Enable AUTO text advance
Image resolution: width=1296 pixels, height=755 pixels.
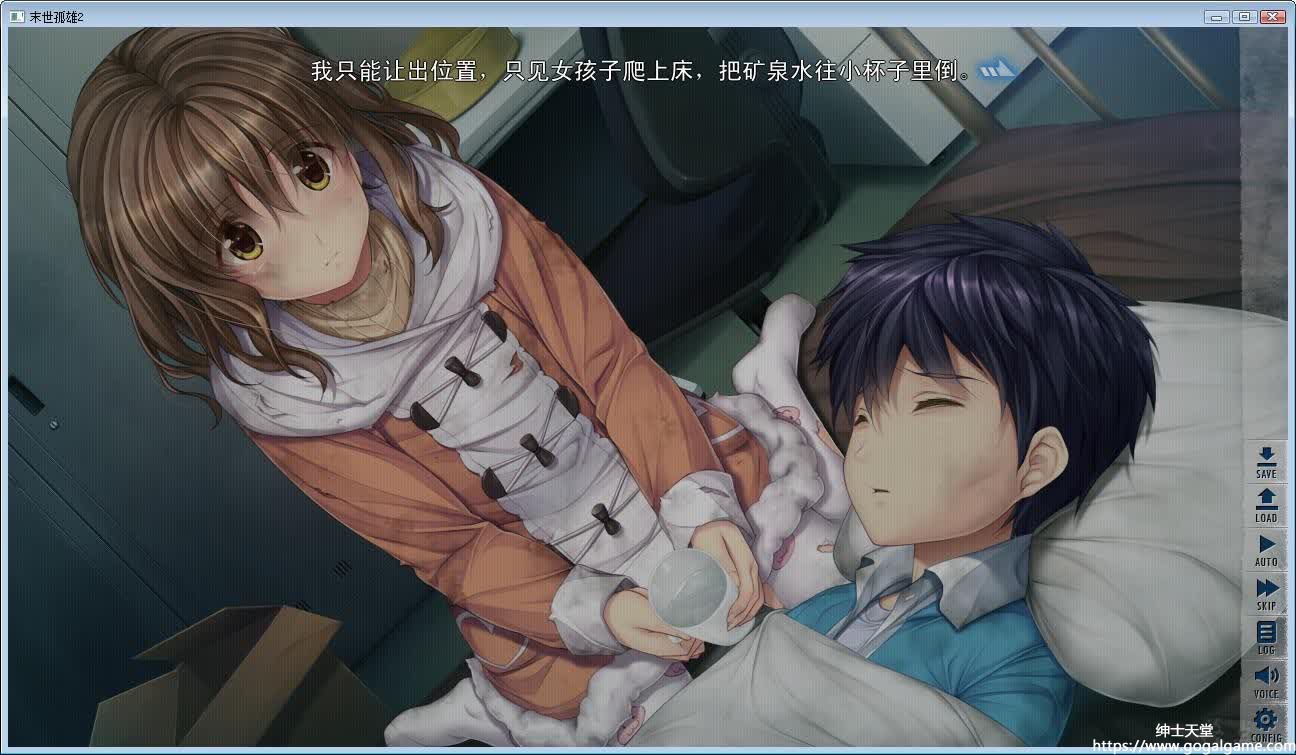pos(1266,547)
